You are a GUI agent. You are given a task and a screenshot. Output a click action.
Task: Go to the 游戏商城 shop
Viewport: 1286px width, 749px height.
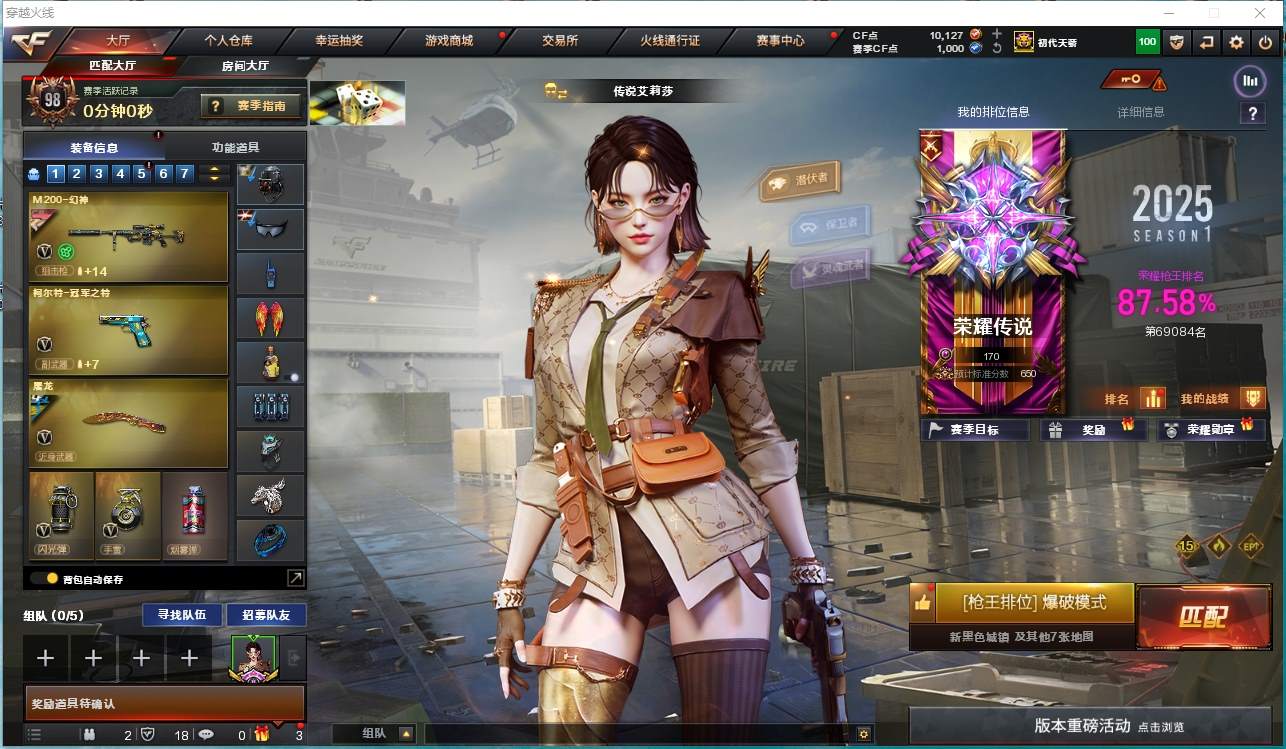[448, 41]
